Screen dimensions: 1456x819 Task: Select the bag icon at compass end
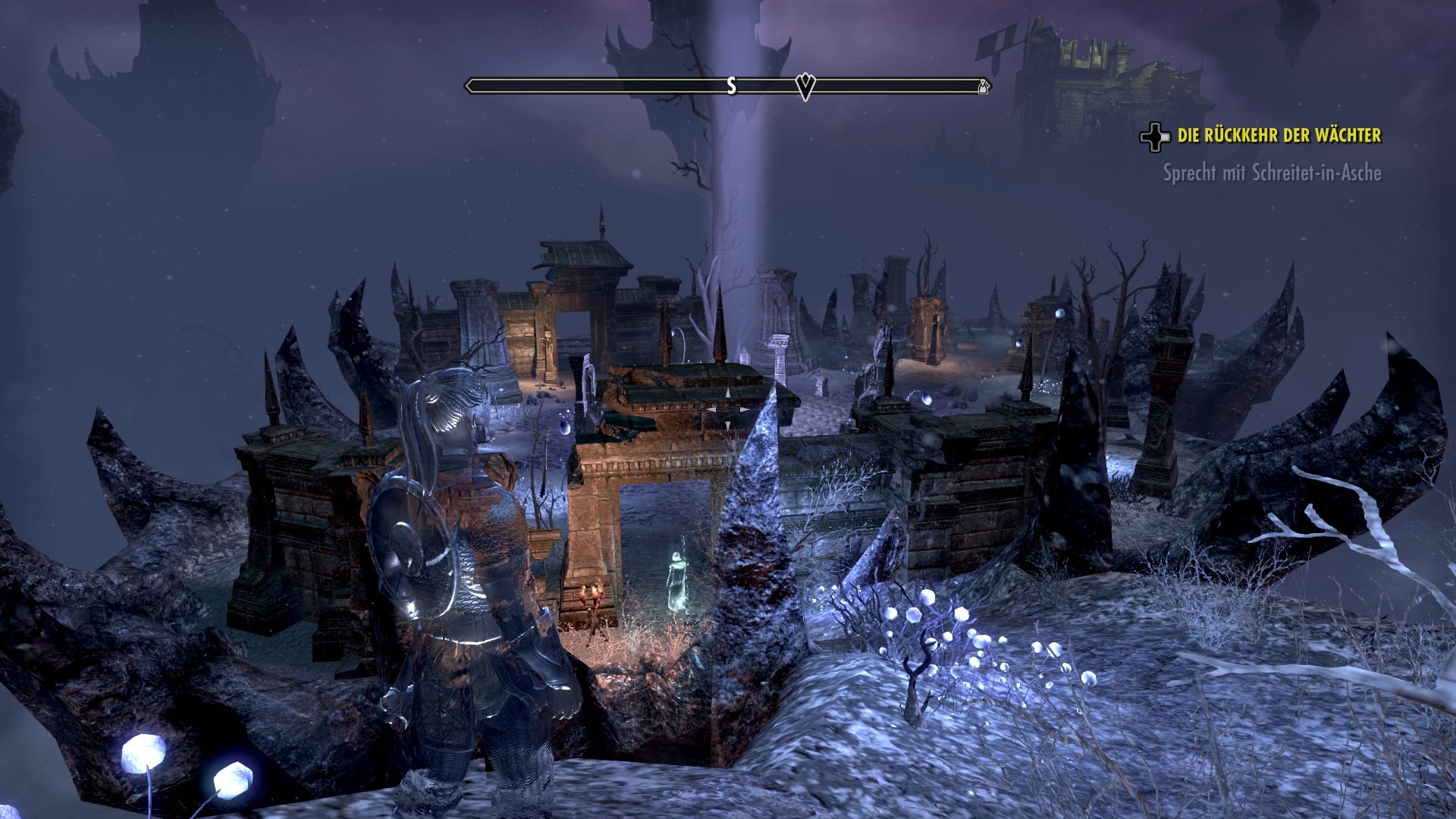point(982,86)
